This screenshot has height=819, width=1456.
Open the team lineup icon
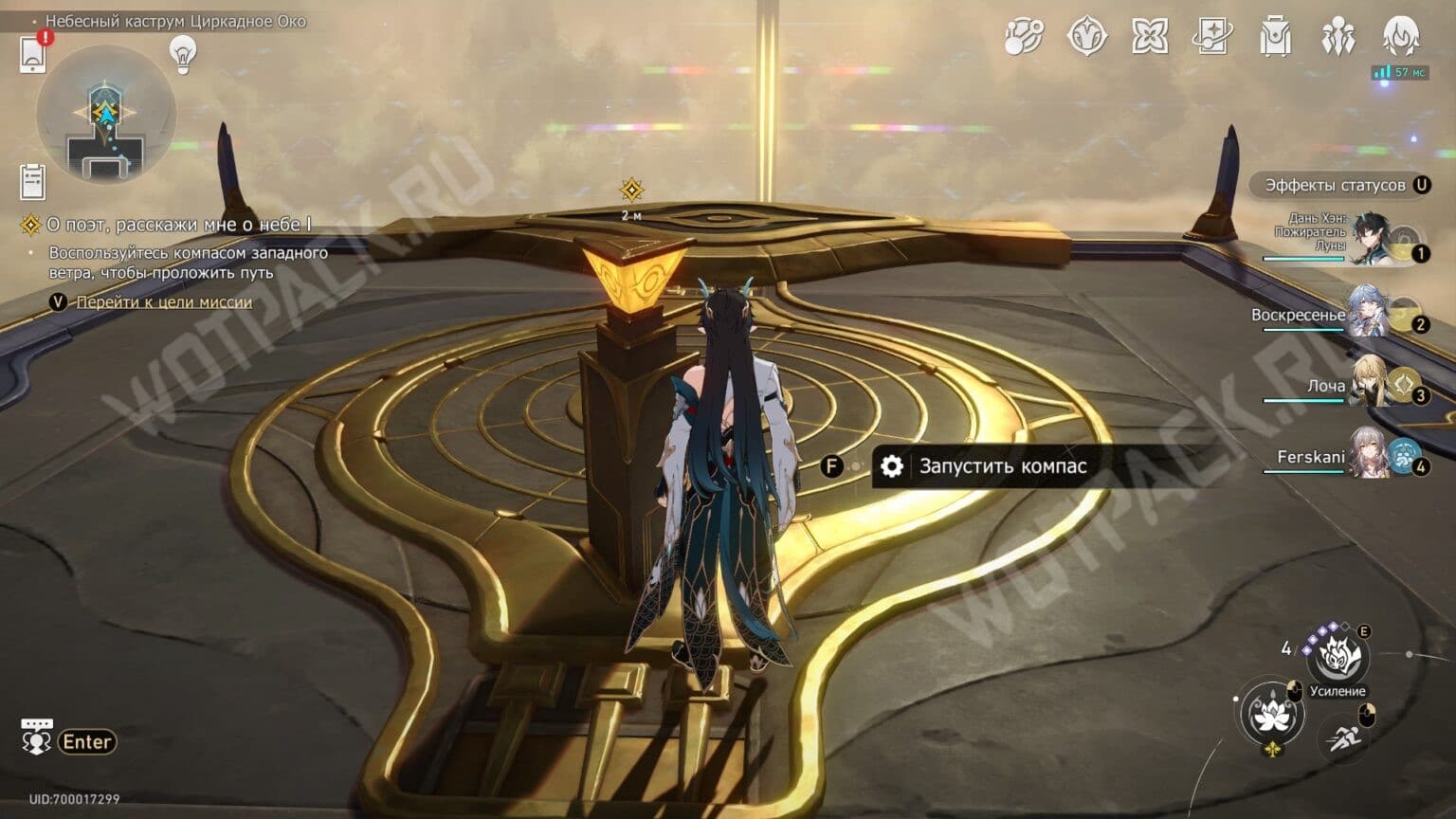[x=1338, y=39]
